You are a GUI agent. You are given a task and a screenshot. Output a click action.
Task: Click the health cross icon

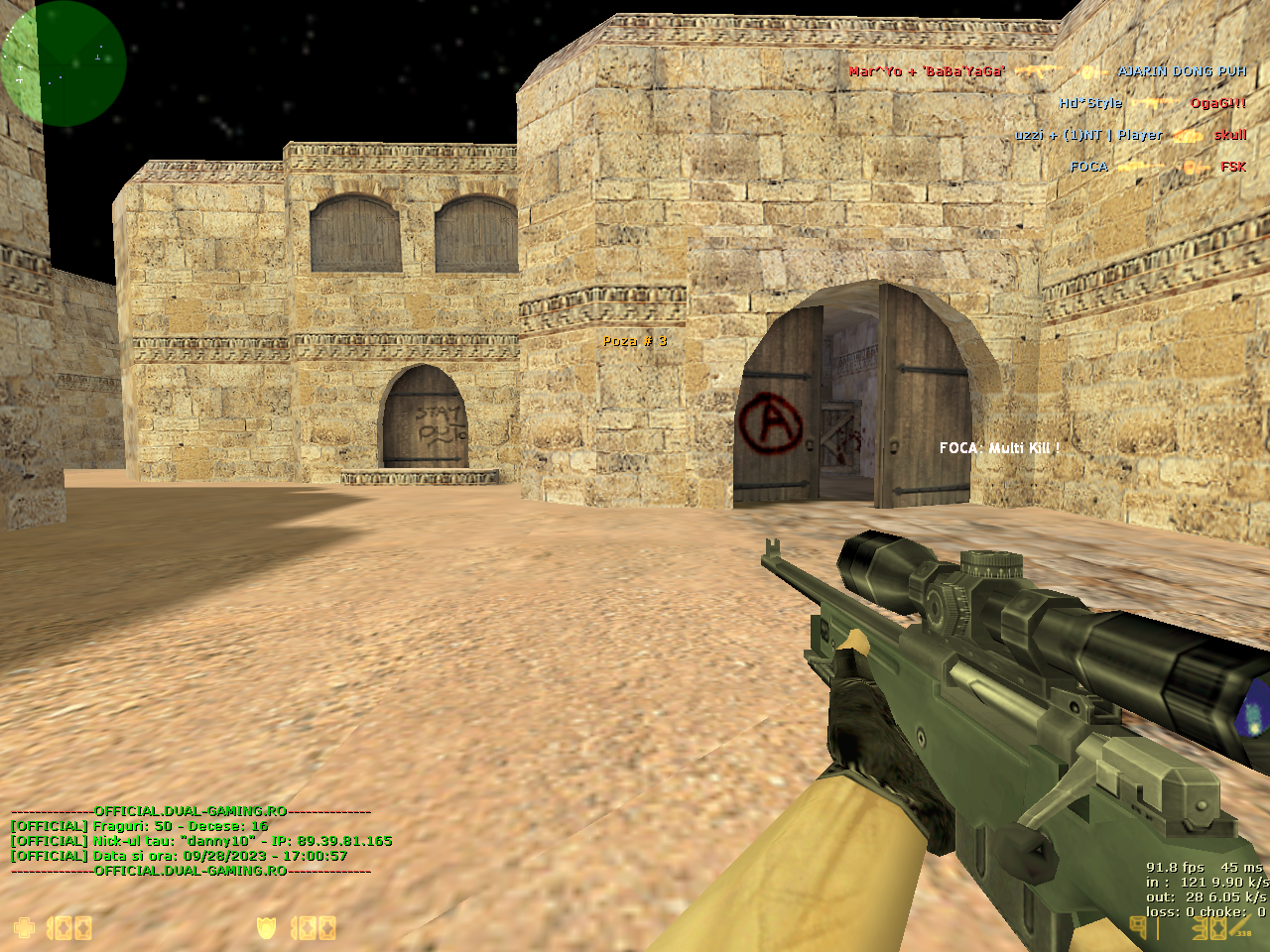[24, 928]
